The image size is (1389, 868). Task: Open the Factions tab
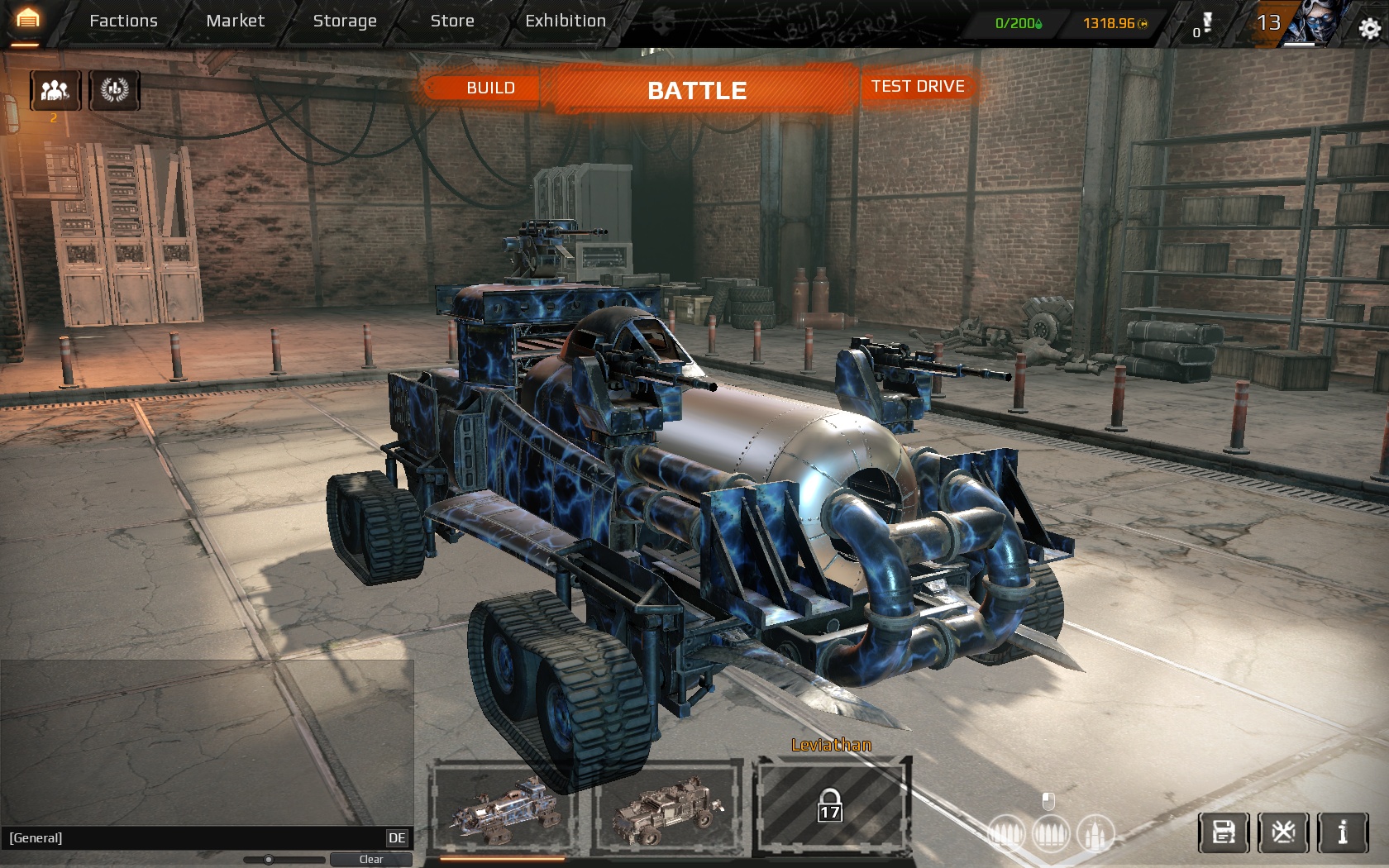coord(123,21)
